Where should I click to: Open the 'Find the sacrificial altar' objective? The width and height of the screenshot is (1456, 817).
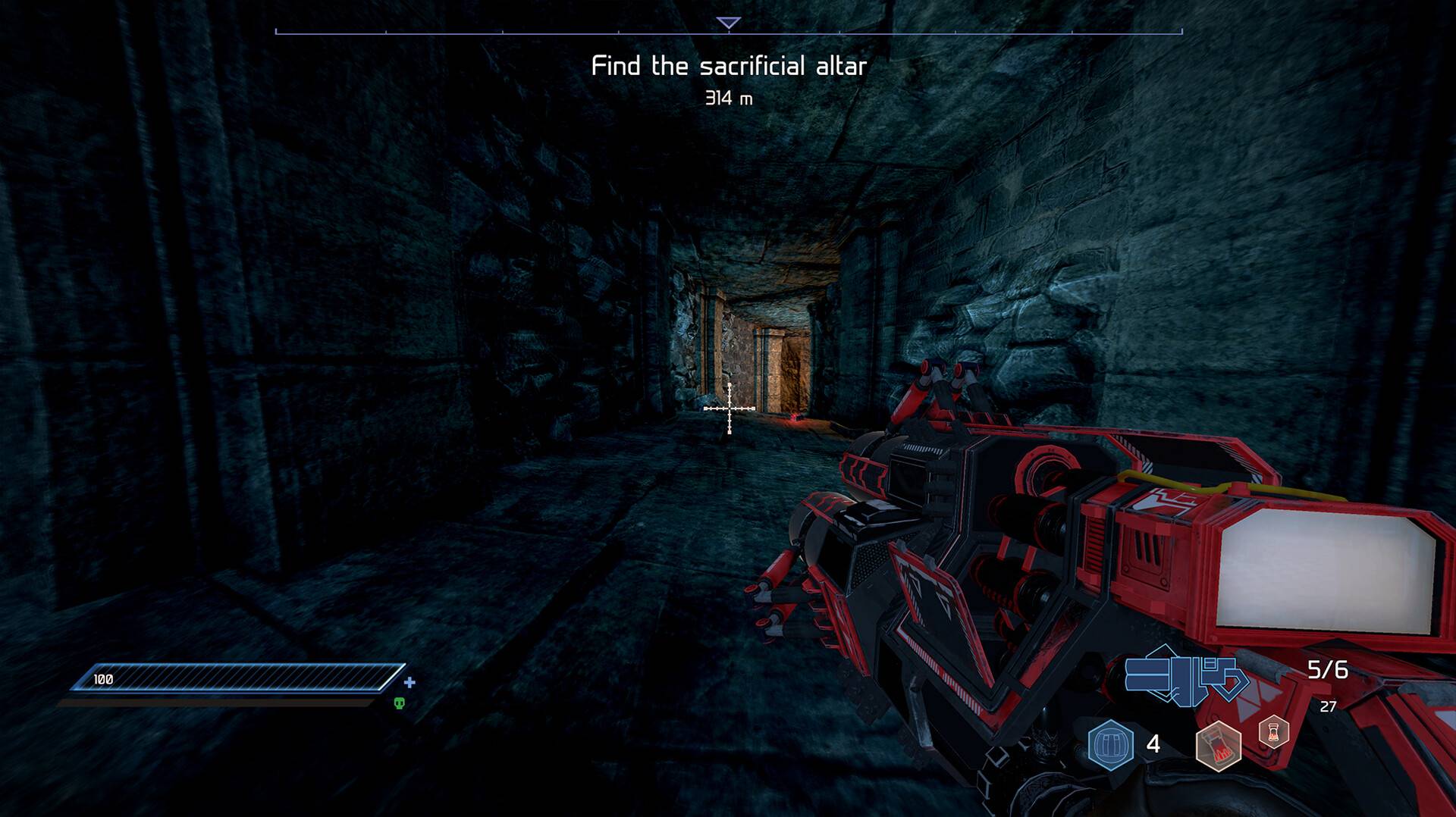(728, 67)
